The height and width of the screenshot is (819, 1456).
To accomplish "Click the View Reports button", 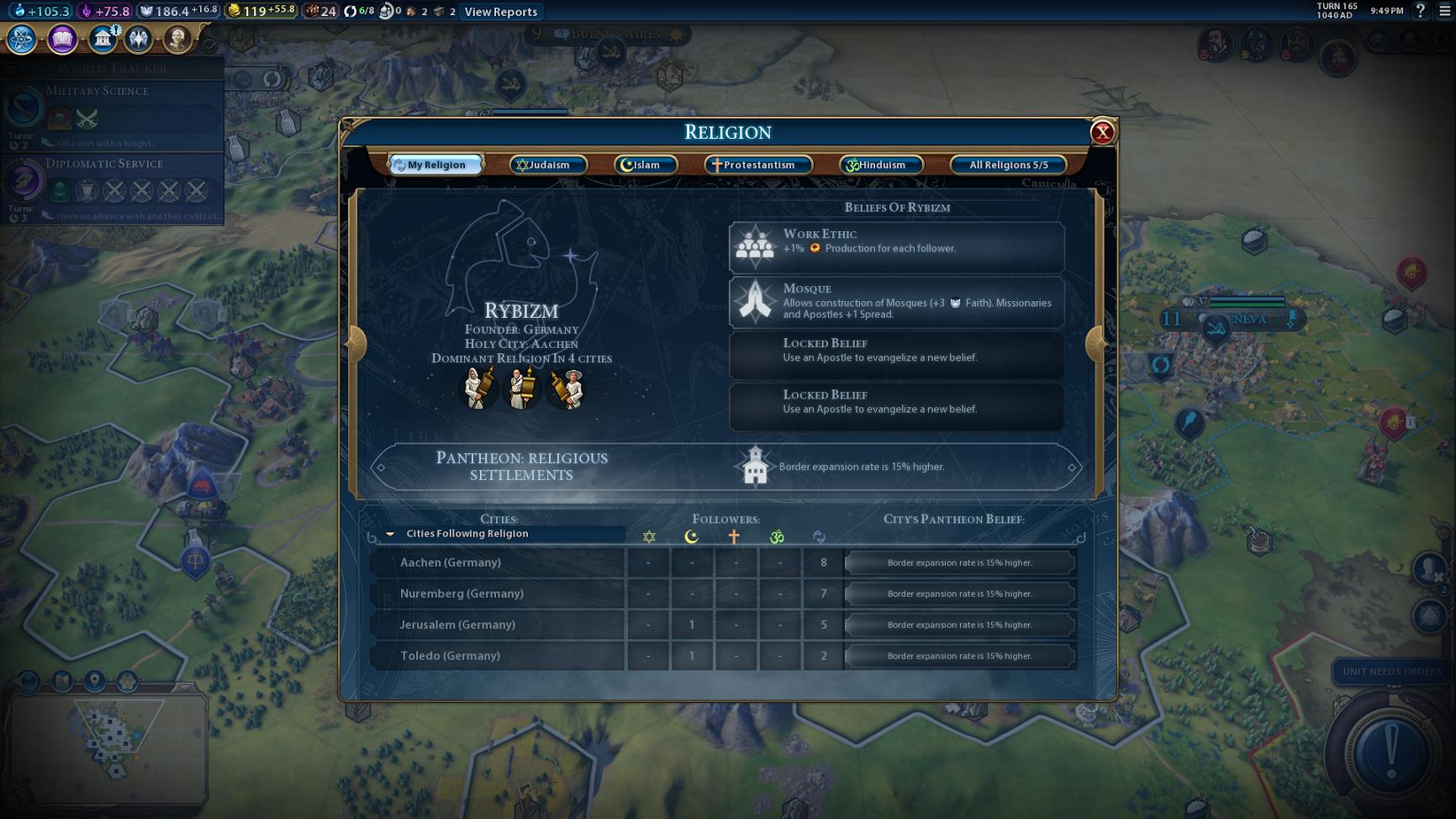I will 501,12.
